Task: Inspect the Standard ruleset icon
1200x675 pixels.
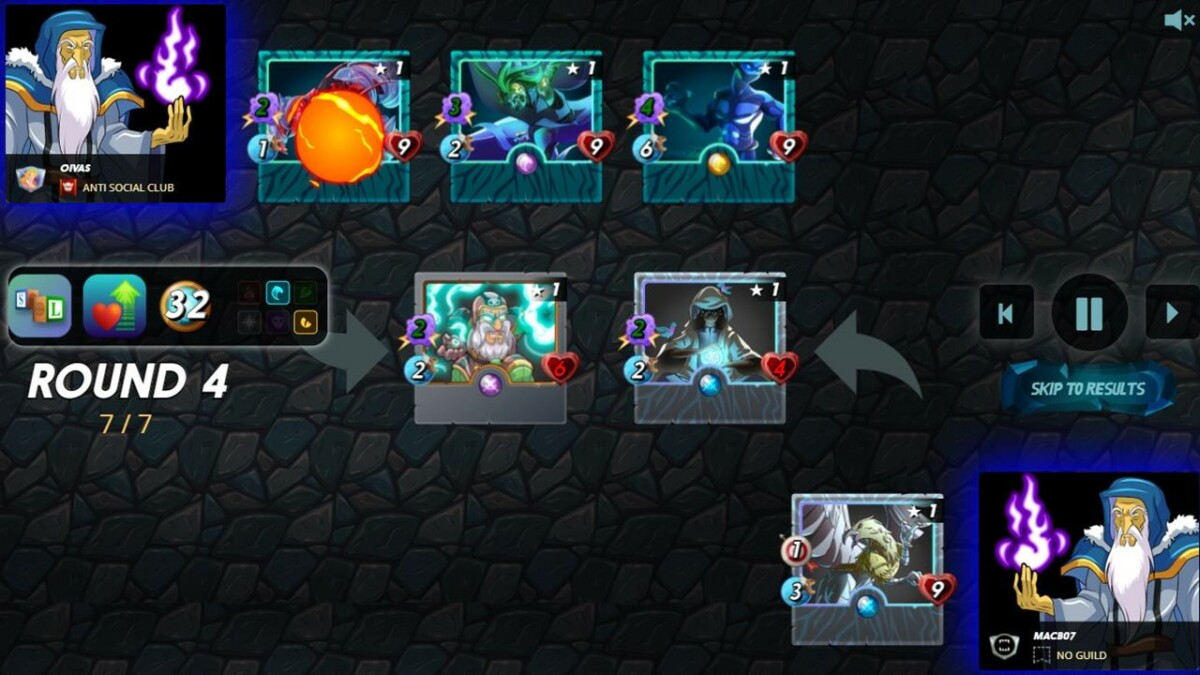Action: tap(40, 306)
